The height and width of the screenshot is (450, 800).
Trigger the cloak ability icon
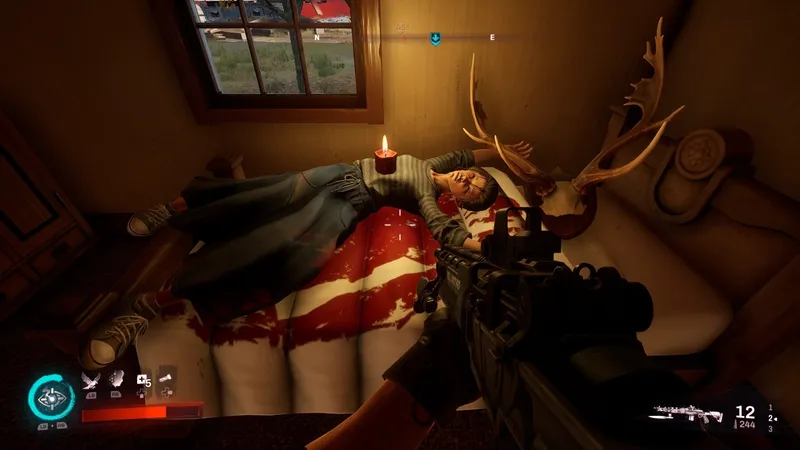click(x=116, y=379)
